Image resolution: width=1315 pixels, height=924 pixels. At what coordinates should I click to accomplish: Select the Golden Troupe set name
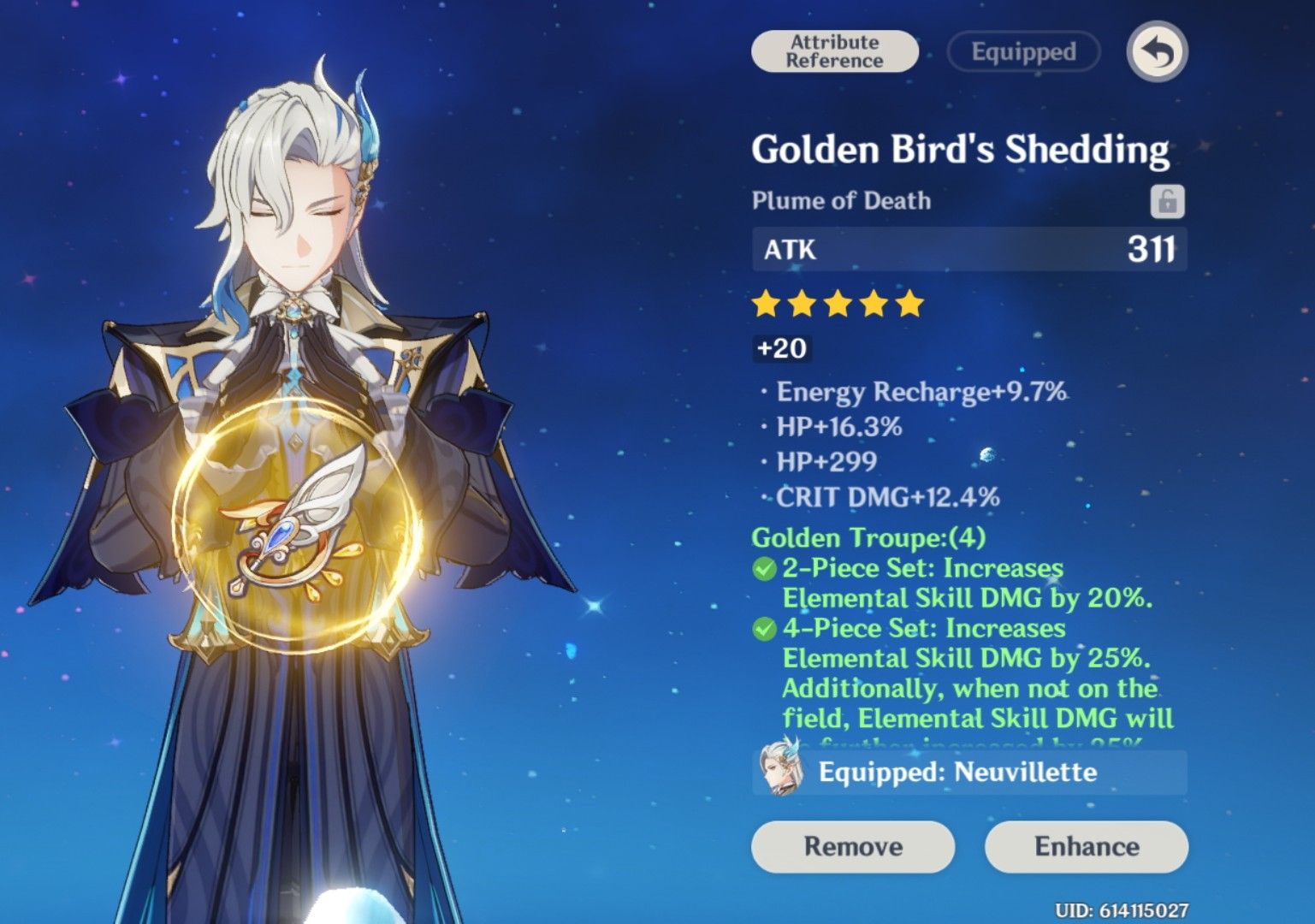click(x=866, y=537)
